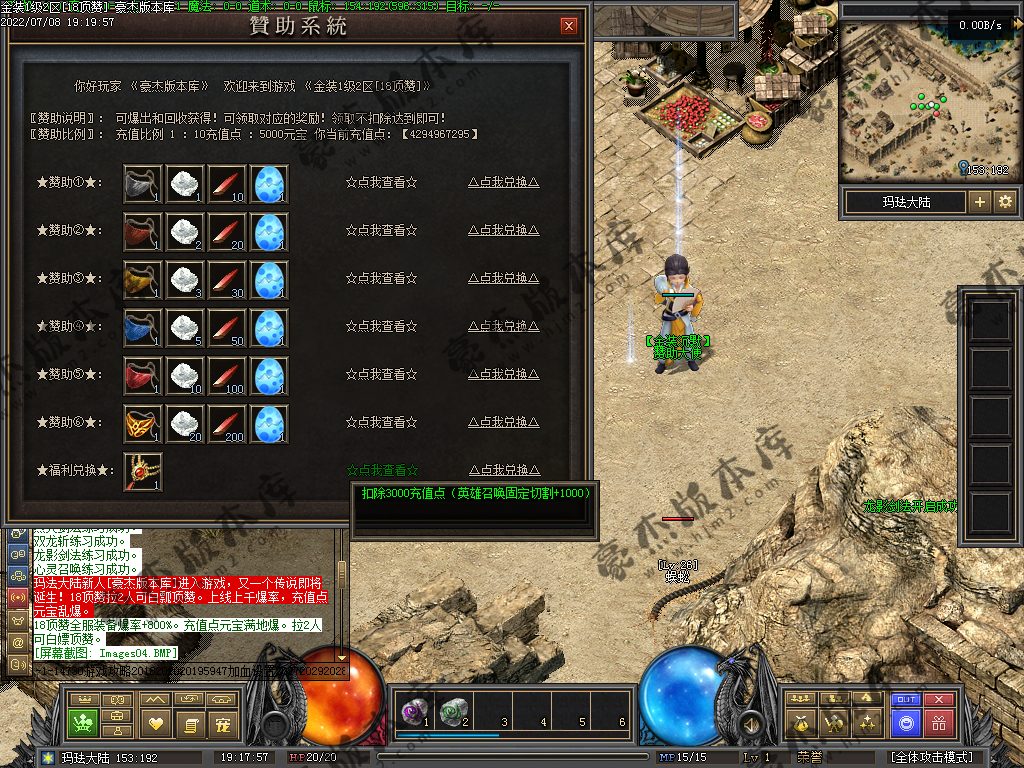Open the gear settings next to the map name

[1004, 202]
